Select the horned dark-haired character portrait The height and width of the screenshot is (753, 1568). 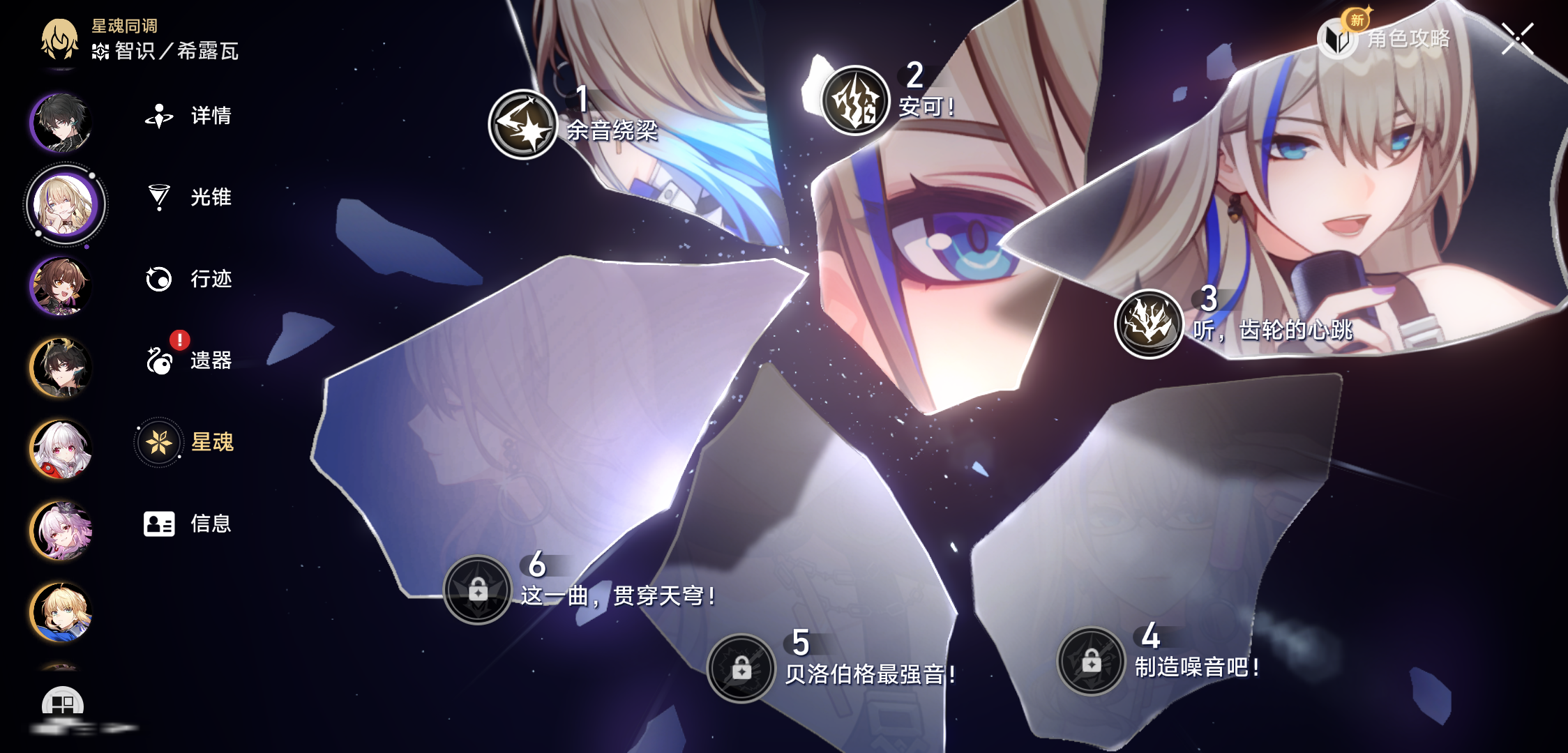61,367
